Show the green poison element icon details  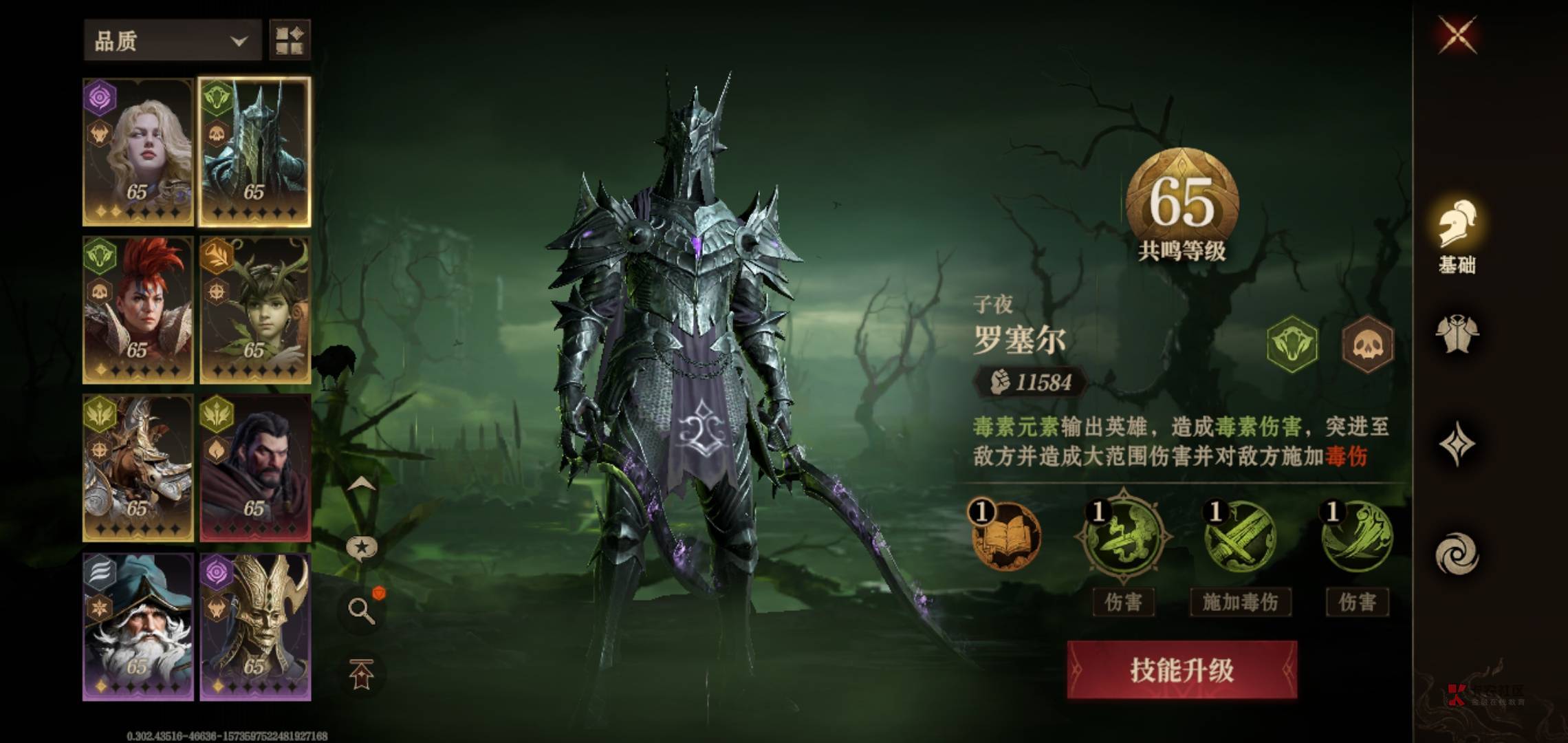[x=1292, y=344]
